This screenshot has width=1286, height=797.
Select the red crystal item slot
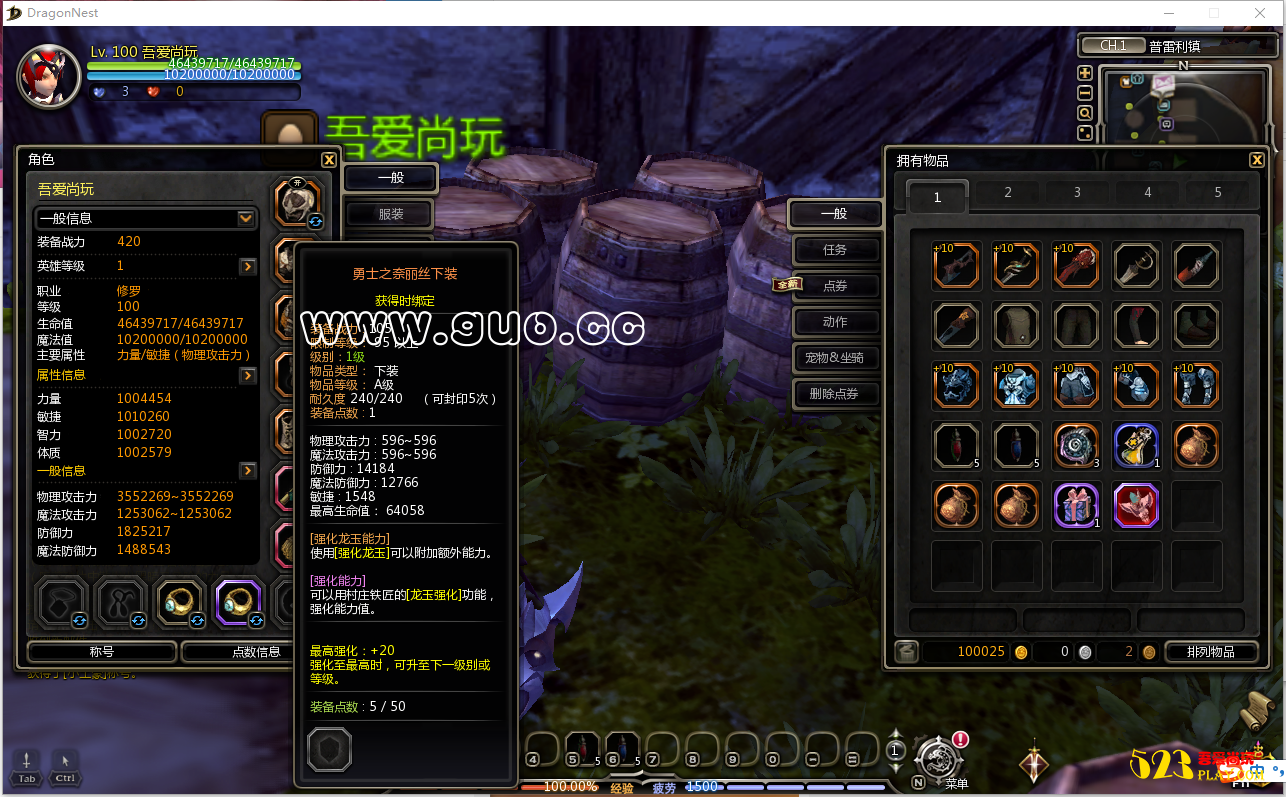coord(1137,505)
